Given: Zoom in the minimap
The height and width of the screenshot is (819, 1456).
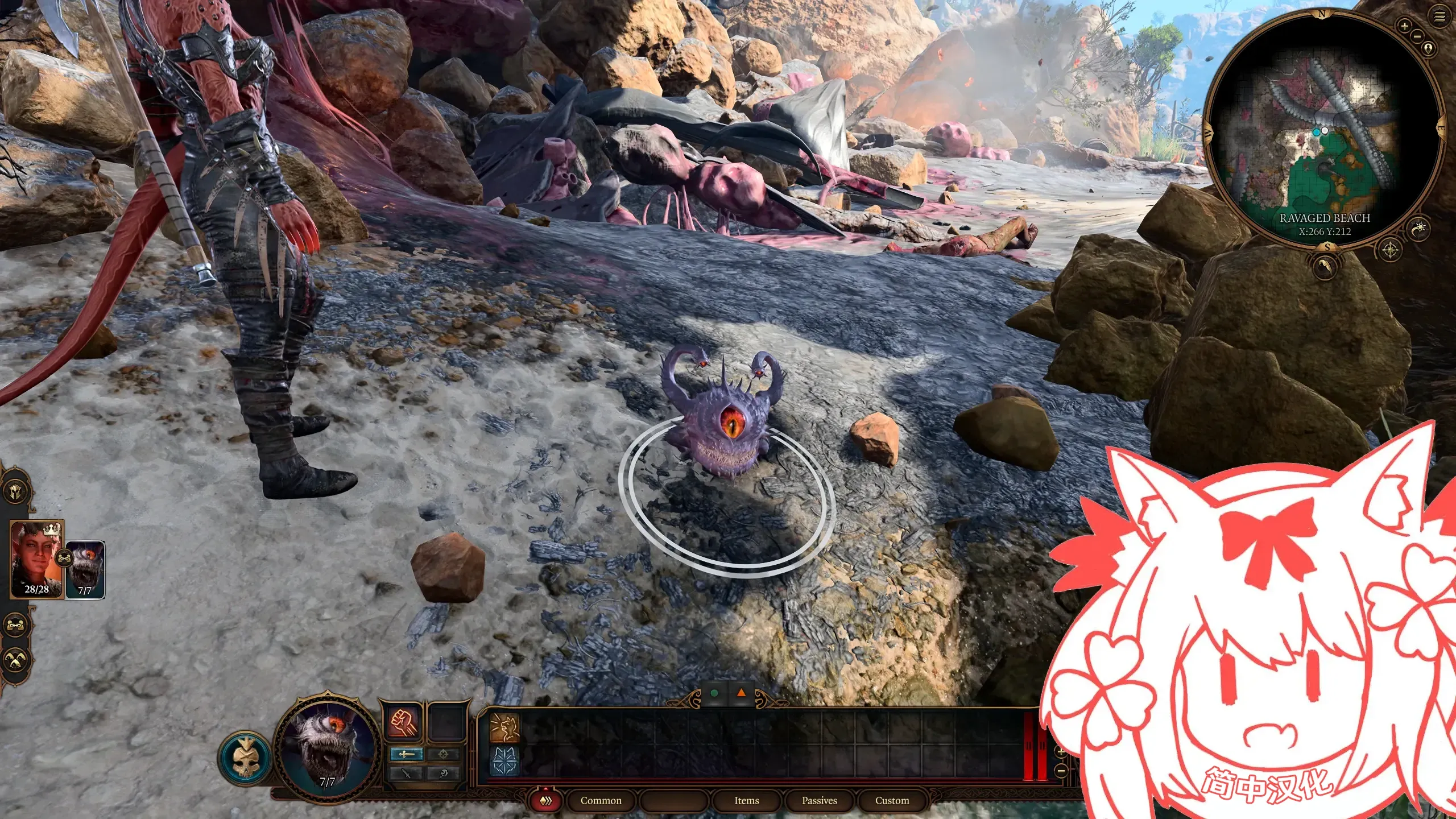Looking at the screenshot, I should tap(1405, 26).
